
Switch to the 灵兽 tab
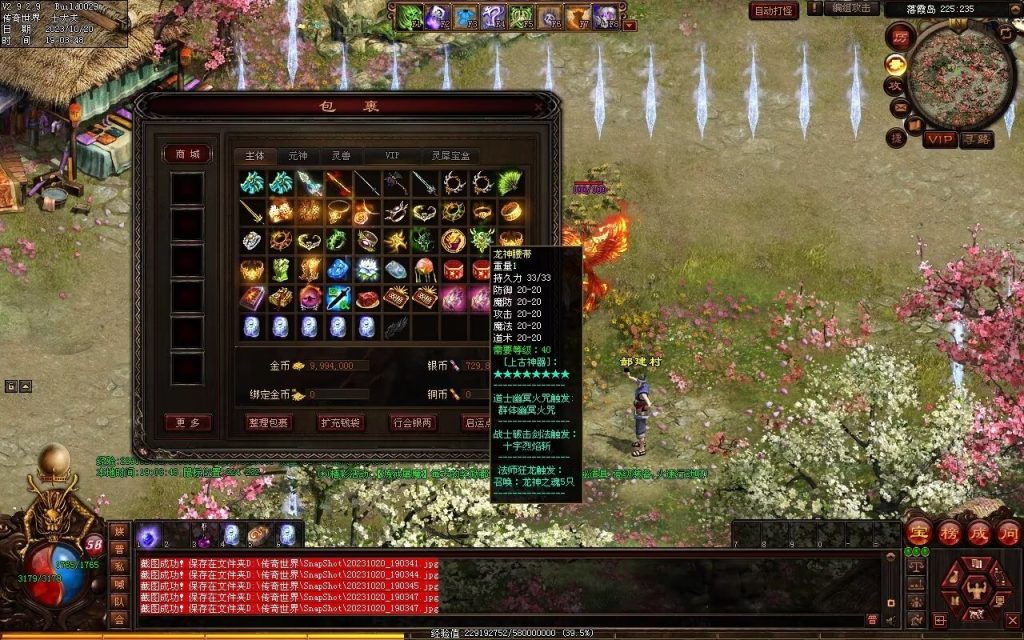(341, 156)
